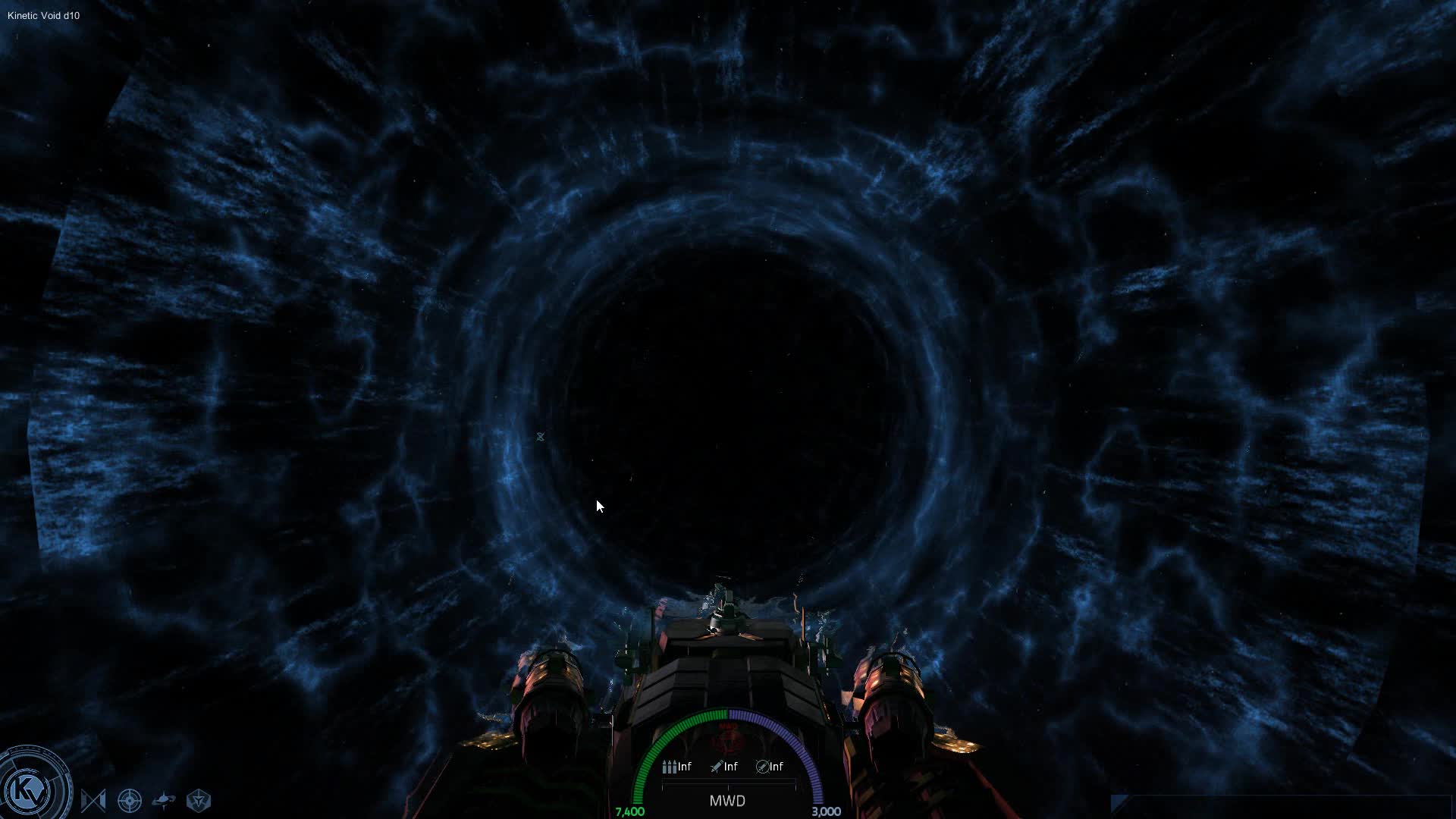This screenshot has height=819, width=1456.
Task: Open the ringed planet map icon
Action: pos(164,801)
